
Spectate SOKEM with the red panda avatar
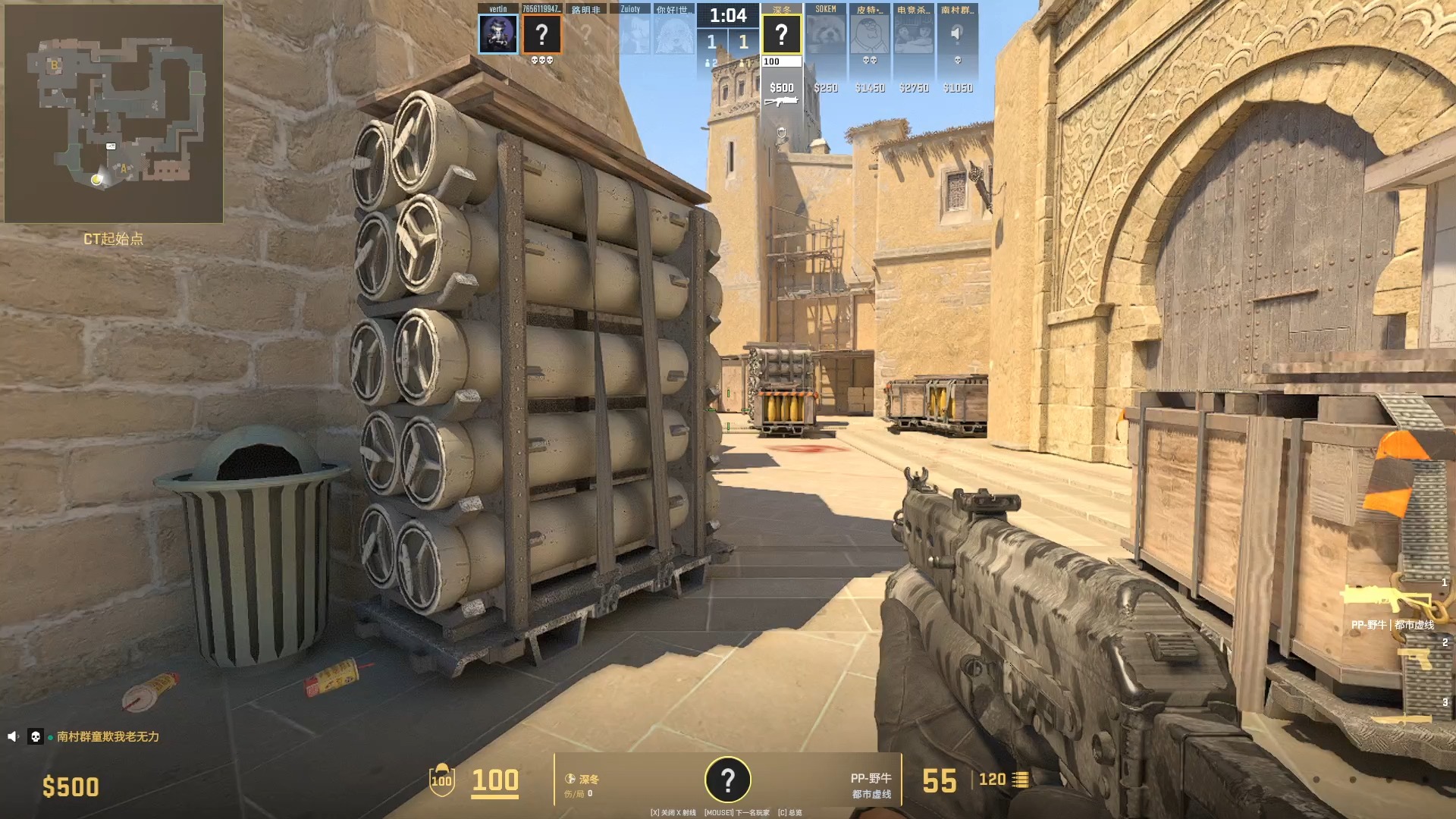pyautogui.click(x=825, y=34)
